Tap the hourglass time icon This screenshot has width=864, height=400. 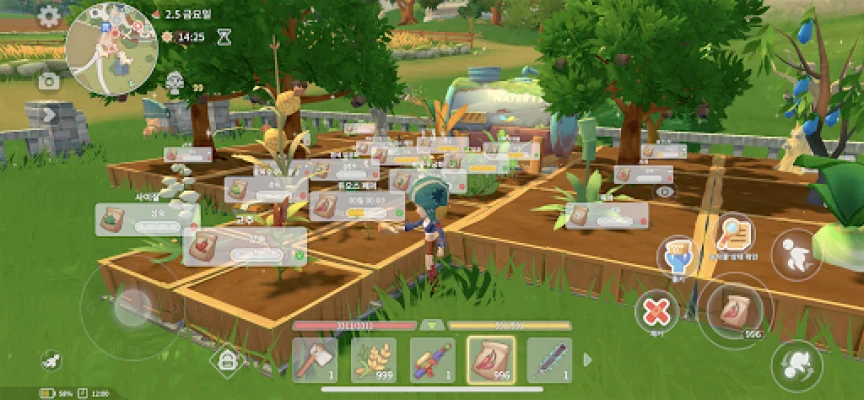pyautogui.click(x=225, y=37)
